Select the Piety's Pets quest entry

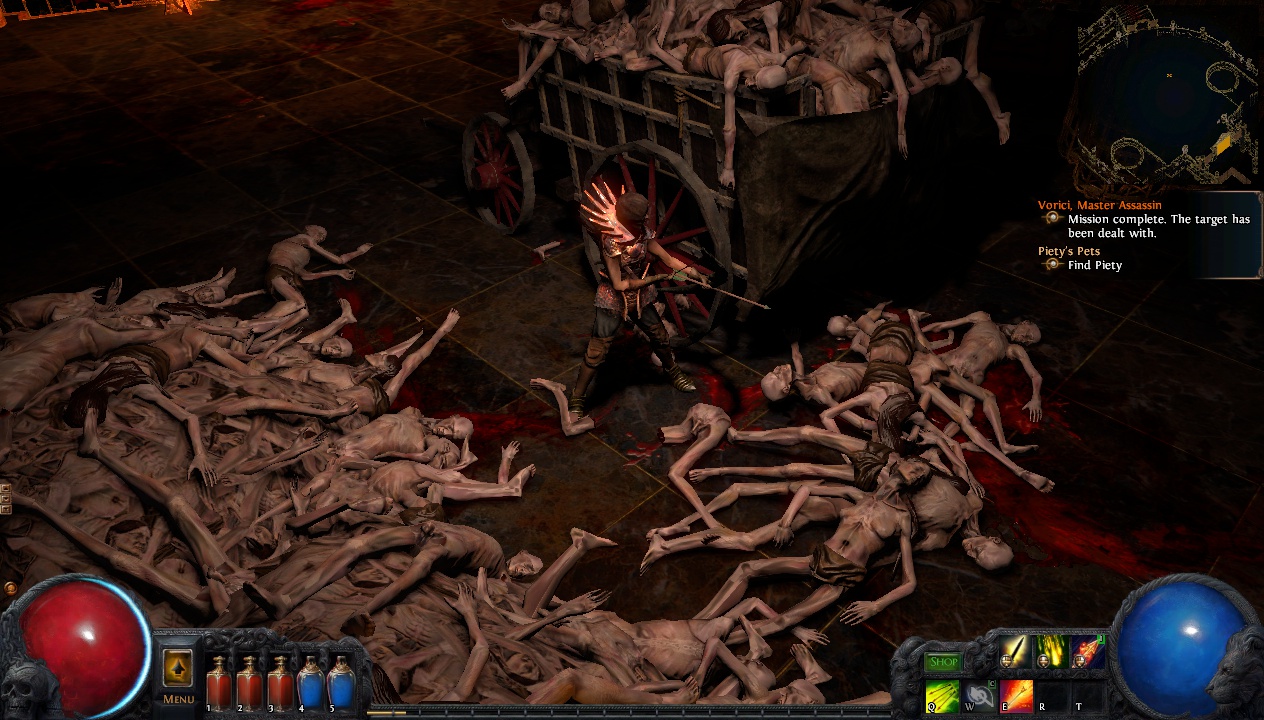[1071, 251]
